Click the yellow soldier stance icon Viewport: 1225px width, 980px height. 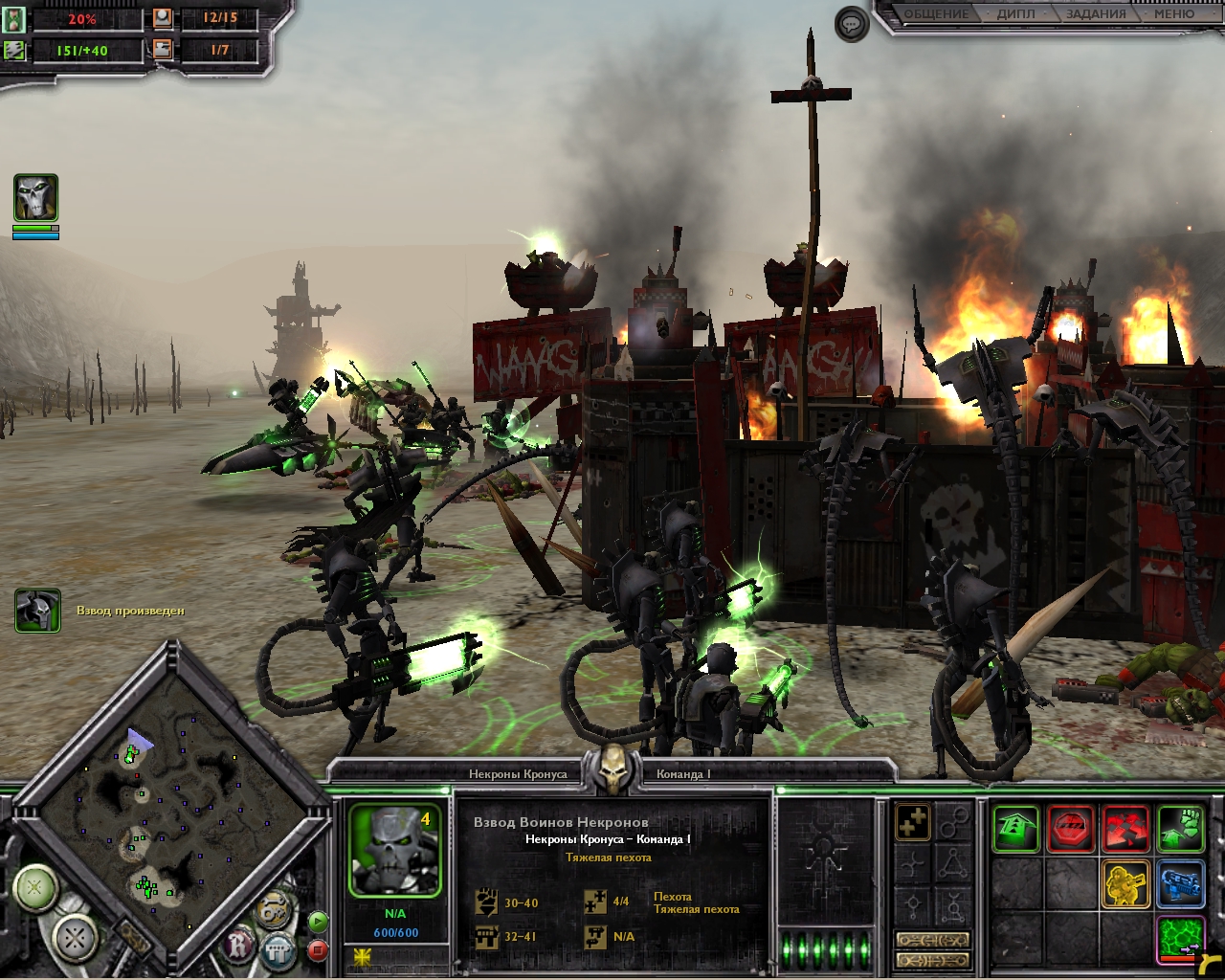click(1125, 883)
